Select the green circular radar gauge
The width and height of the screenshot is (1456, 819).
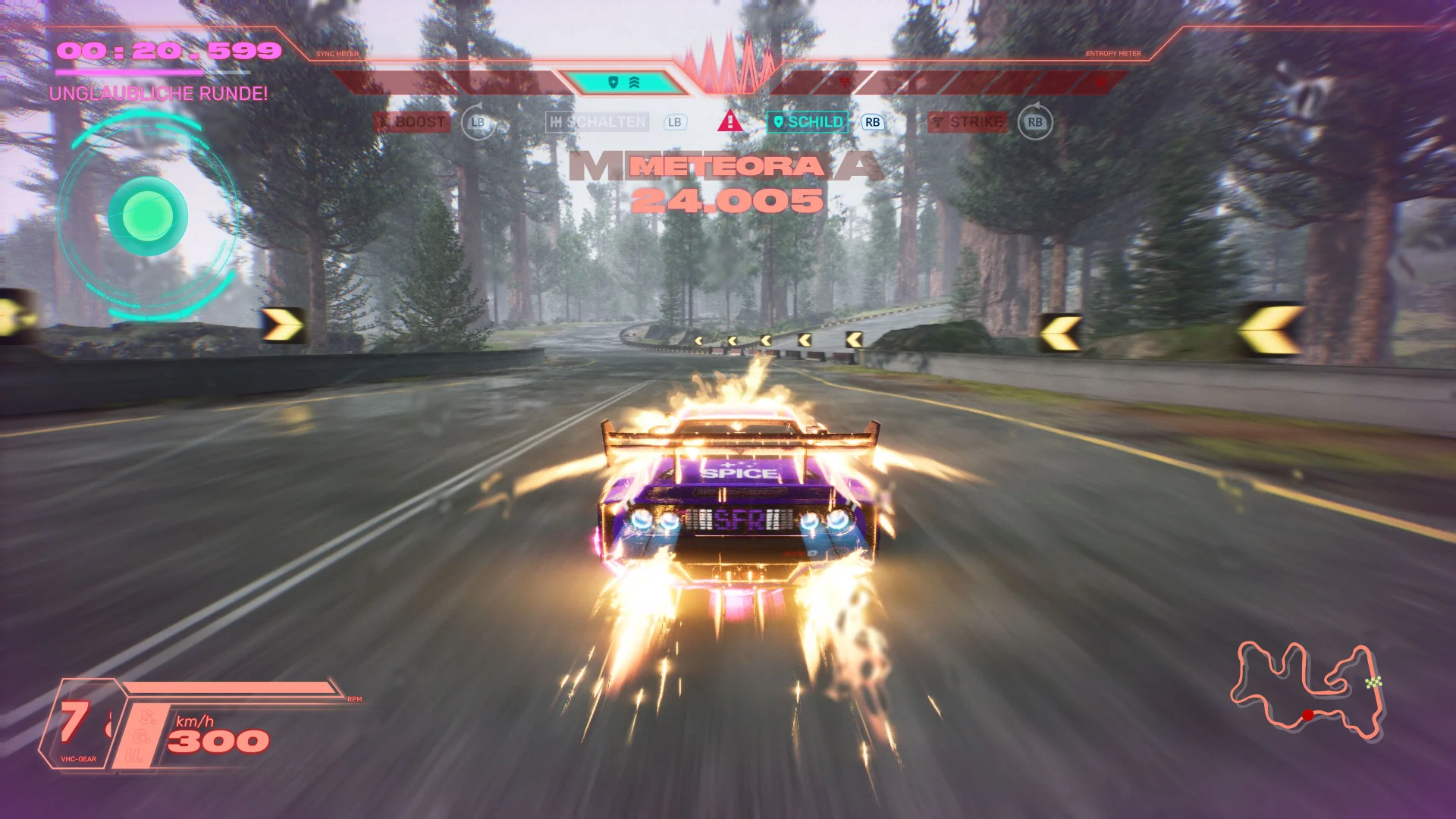point(148,216)
